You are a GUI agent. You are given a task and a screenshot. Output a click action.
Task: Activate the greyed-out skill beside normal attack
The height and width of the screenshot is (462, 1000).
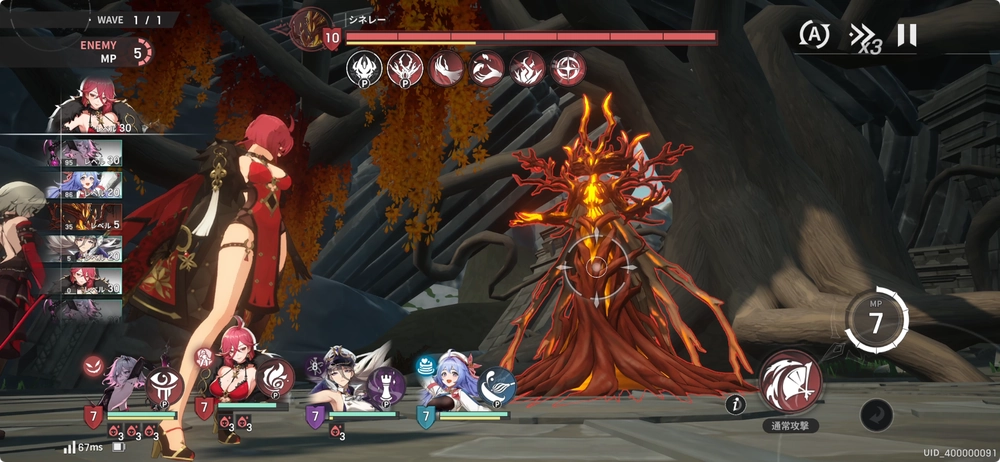(x=876, y=414)
